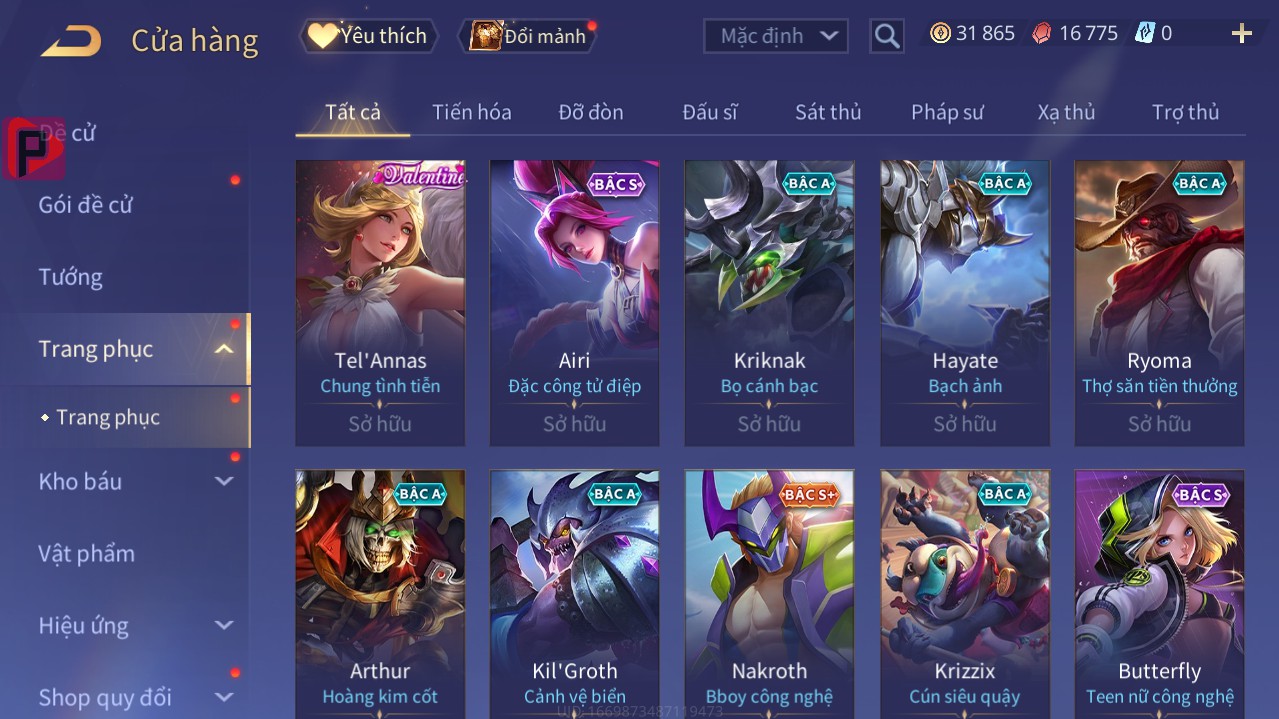This screenshot has width=1279, height=719.
Task: Switch to the Tiến hóa tab
Action: coord(471,112)
